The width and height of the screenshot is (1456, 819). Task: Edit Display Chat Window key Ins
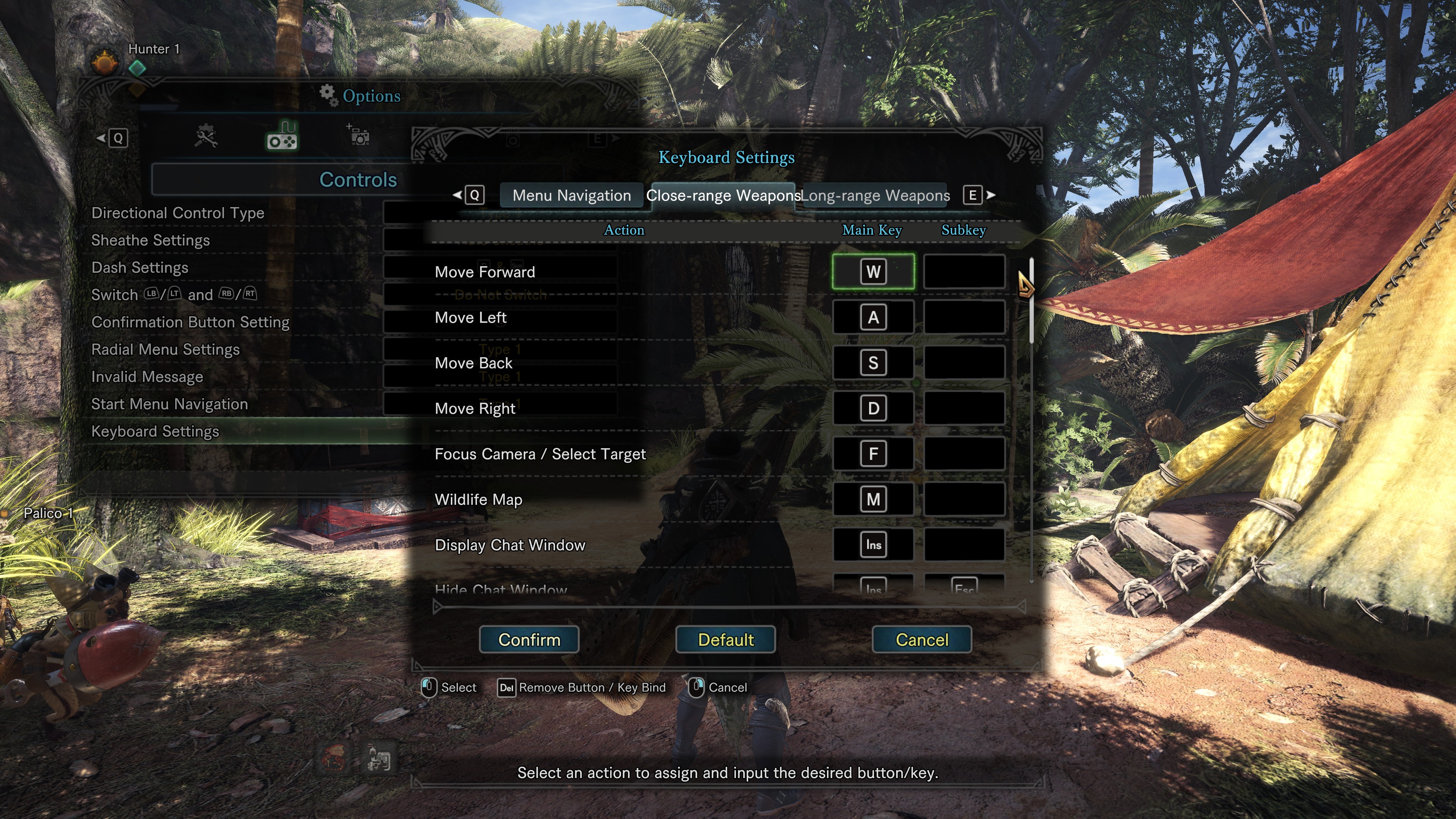(x=873, y=545)
